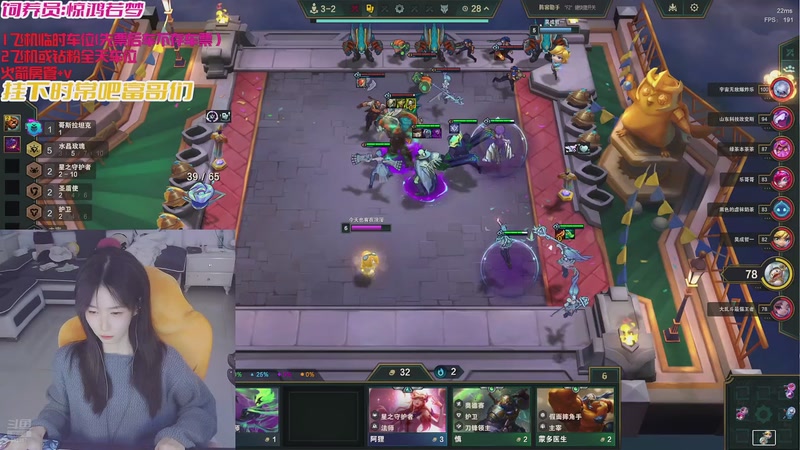800x450 pixels.
Task: Open the stage 3-2 round tracker
Action: 322,8
